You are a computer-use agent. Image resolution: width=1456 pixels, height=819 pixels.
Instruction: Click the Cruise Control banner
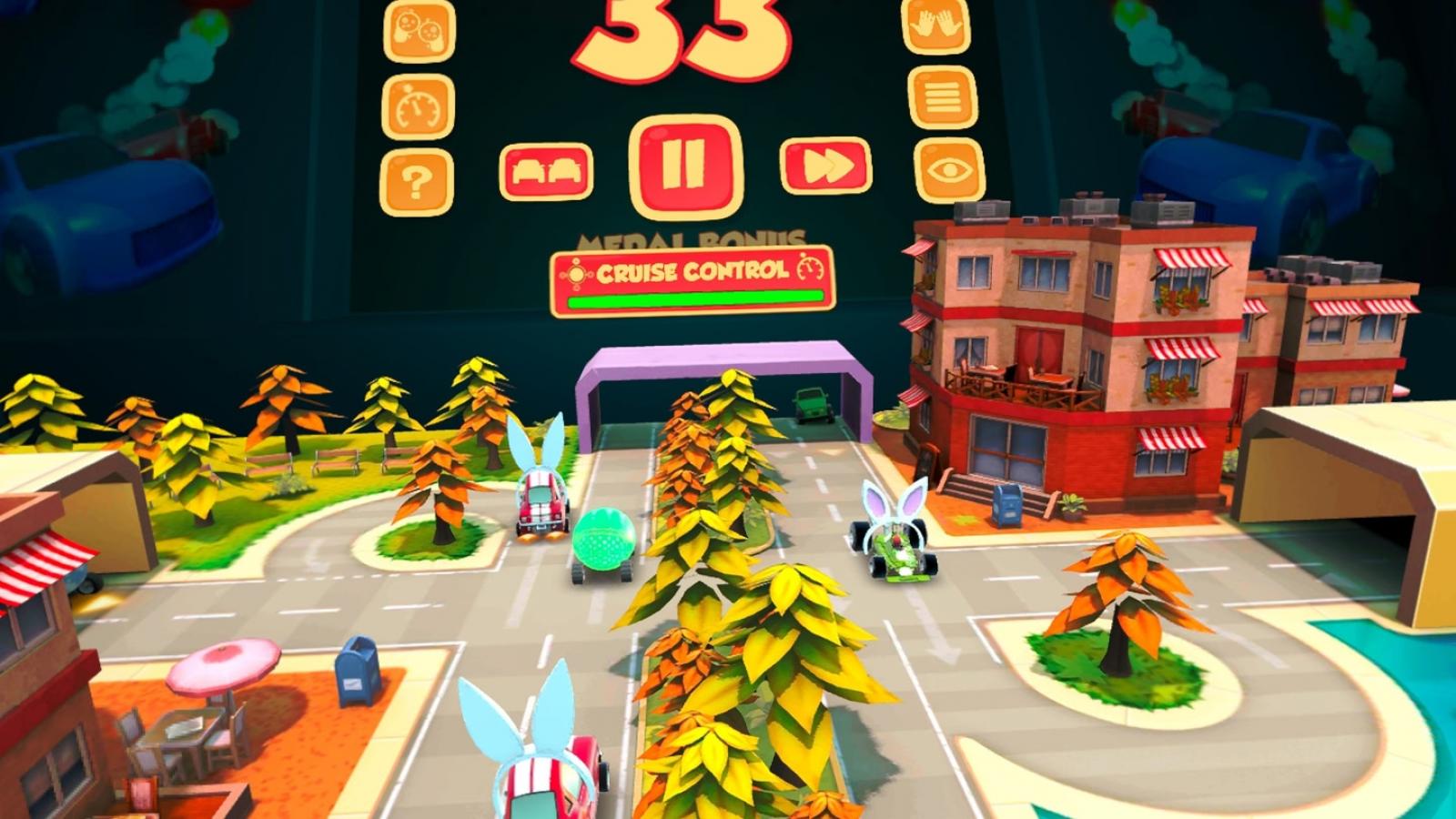(x=692, y=279)
